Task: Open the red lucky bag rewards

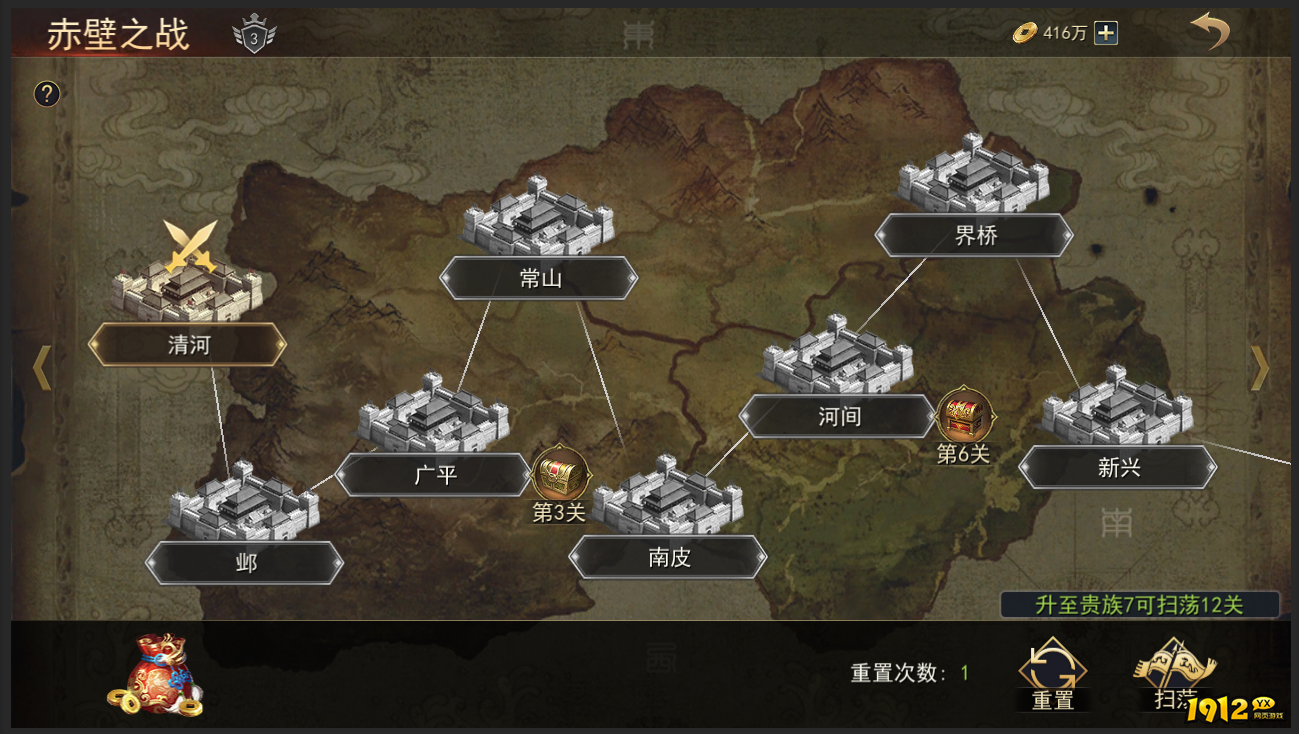Action: coord(156,674)
